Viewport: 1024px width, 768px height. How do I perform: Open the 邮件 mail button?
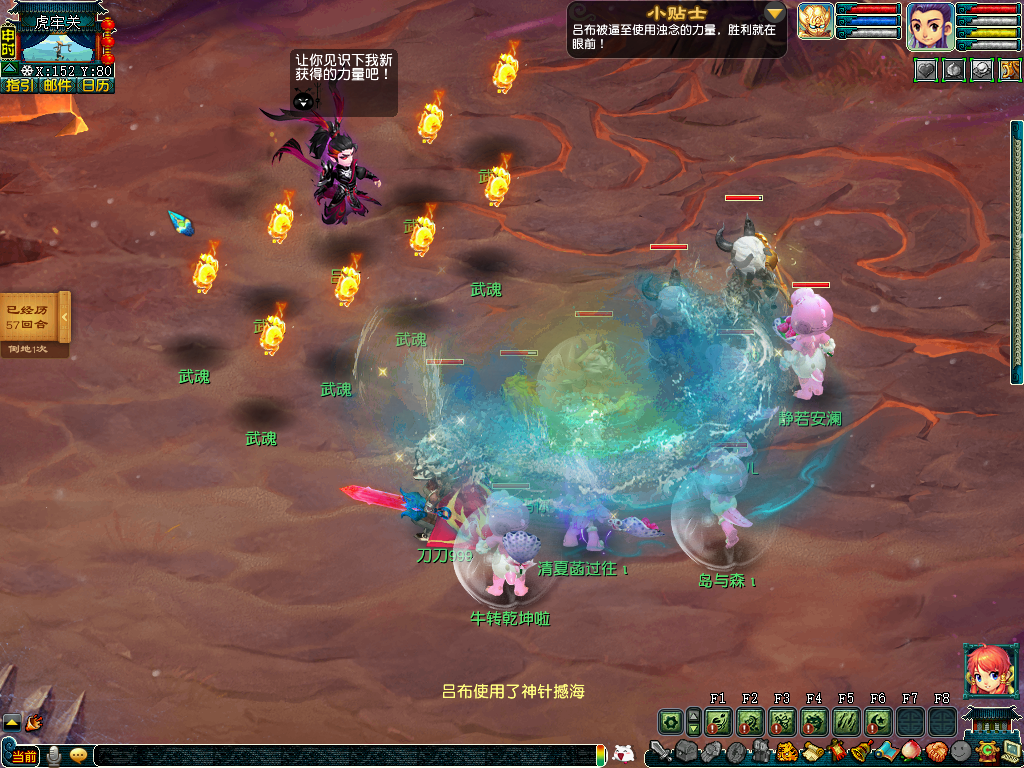point(57,86)
